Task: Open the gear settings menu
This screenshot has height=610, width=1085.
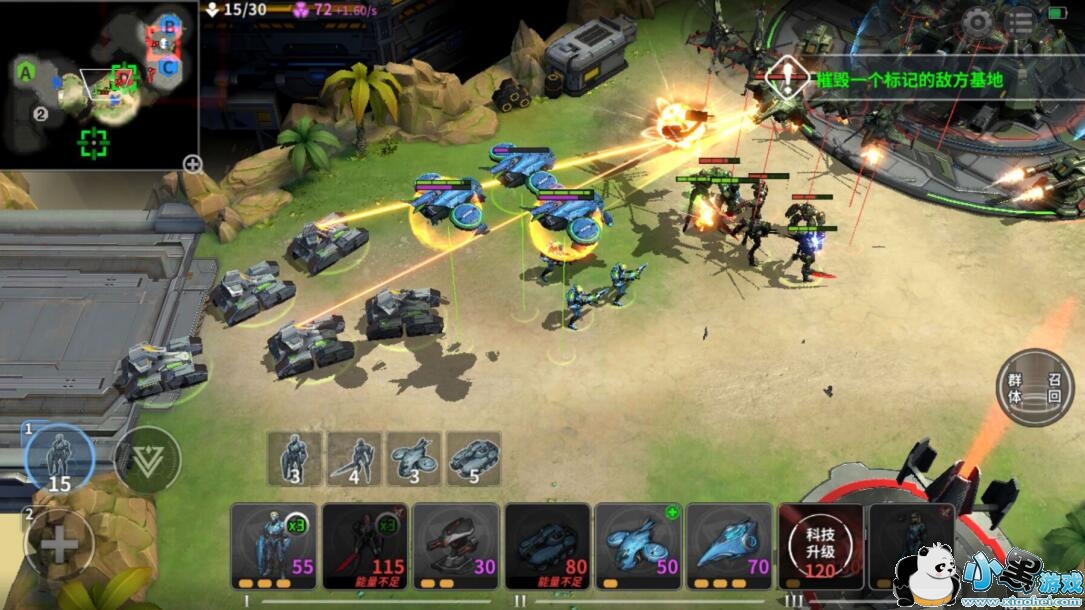Action: 977,22
